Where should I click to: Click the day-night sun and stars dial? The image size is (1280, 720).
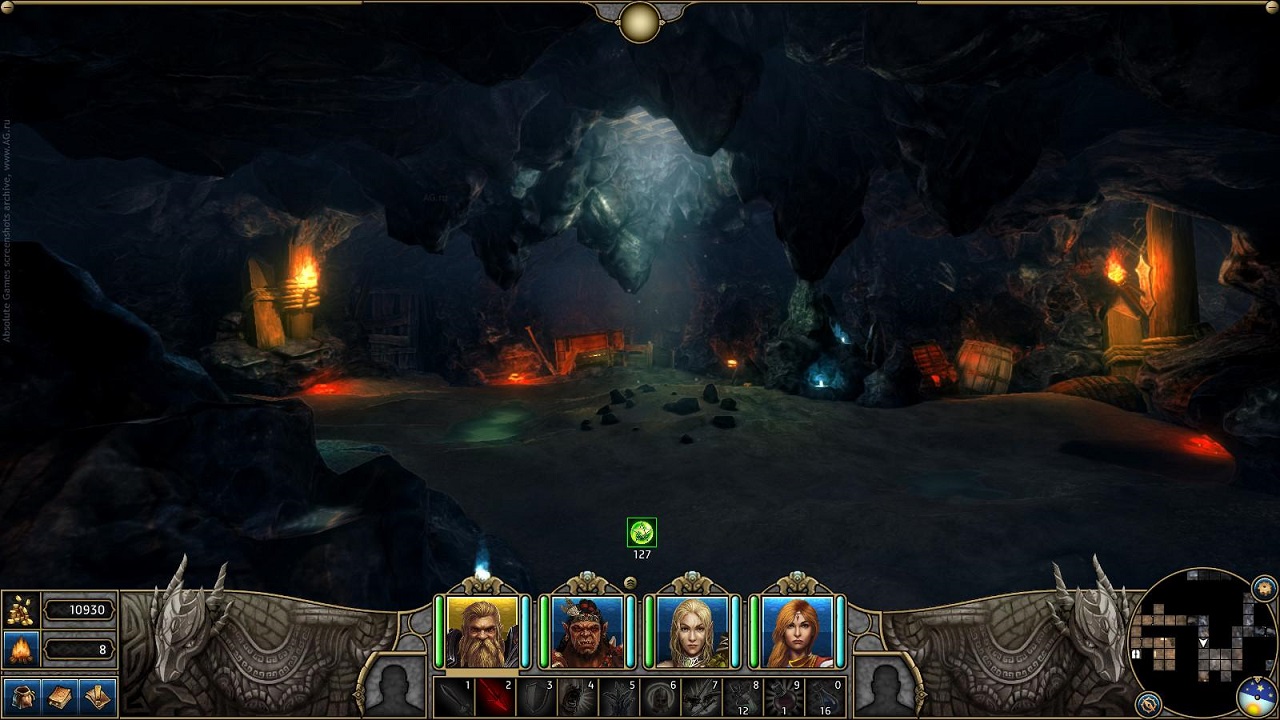[x=1255, y=697]
